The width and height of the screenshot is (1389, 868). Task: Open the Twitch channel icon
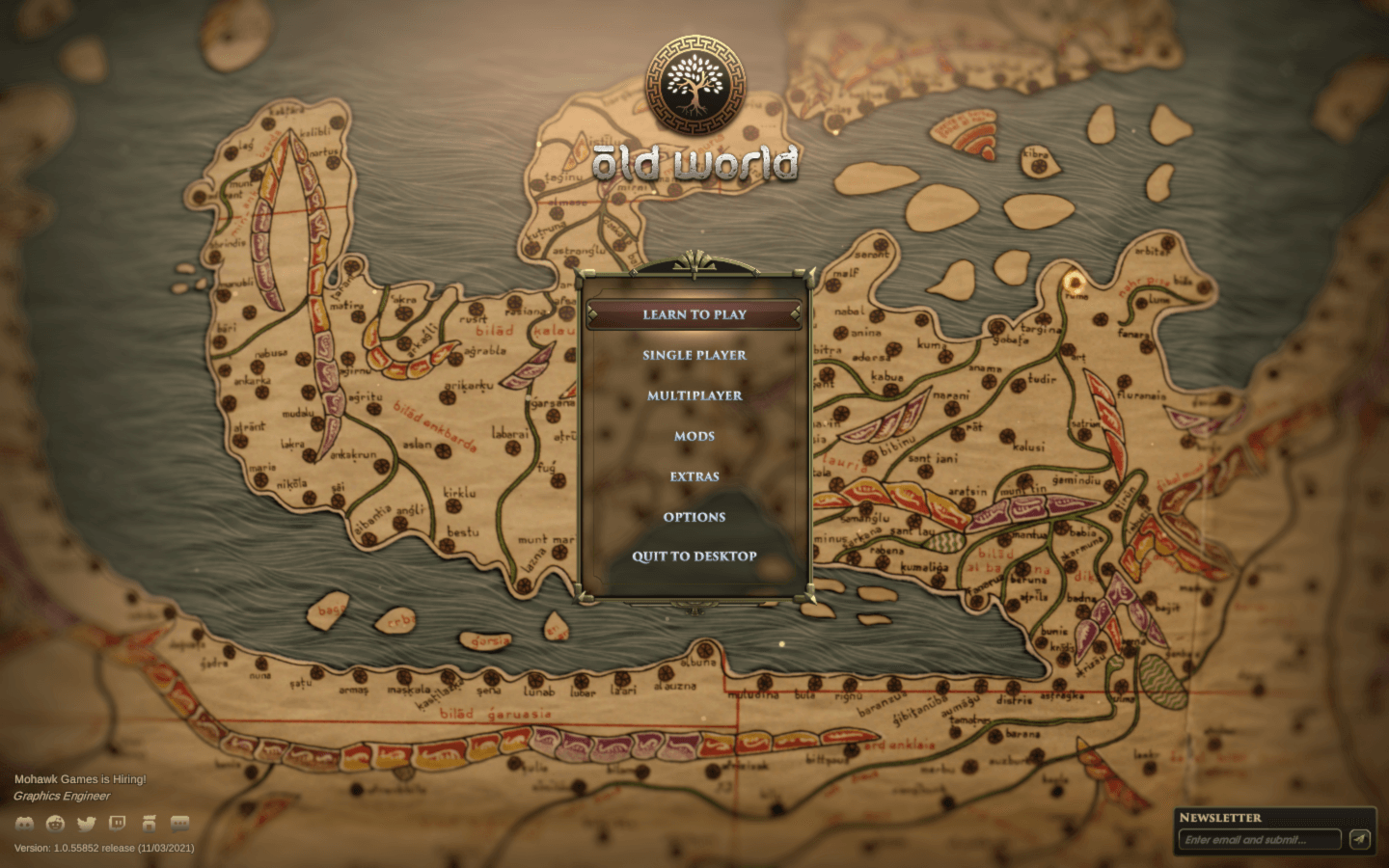pyautogui.click(x=118, y=824)
